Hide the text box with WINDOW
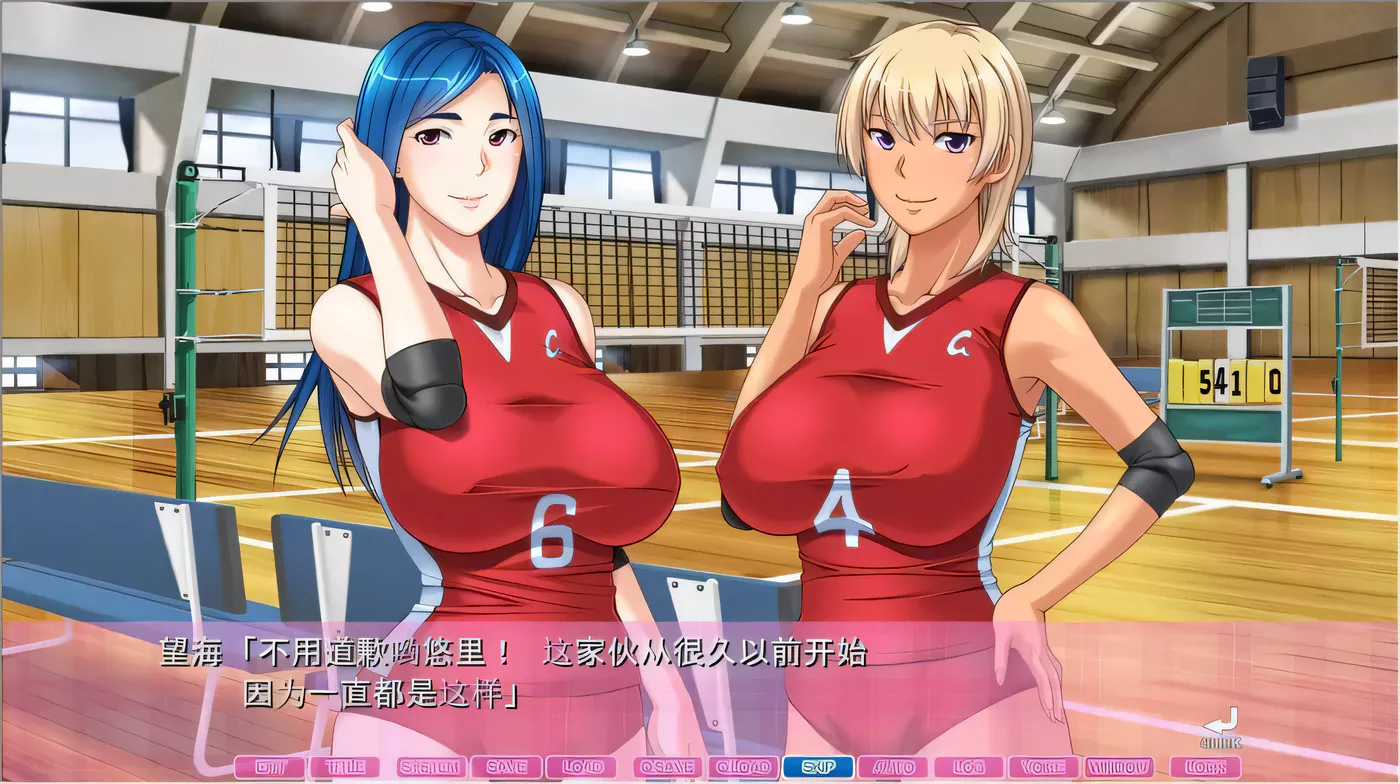 pos(1119,768)
